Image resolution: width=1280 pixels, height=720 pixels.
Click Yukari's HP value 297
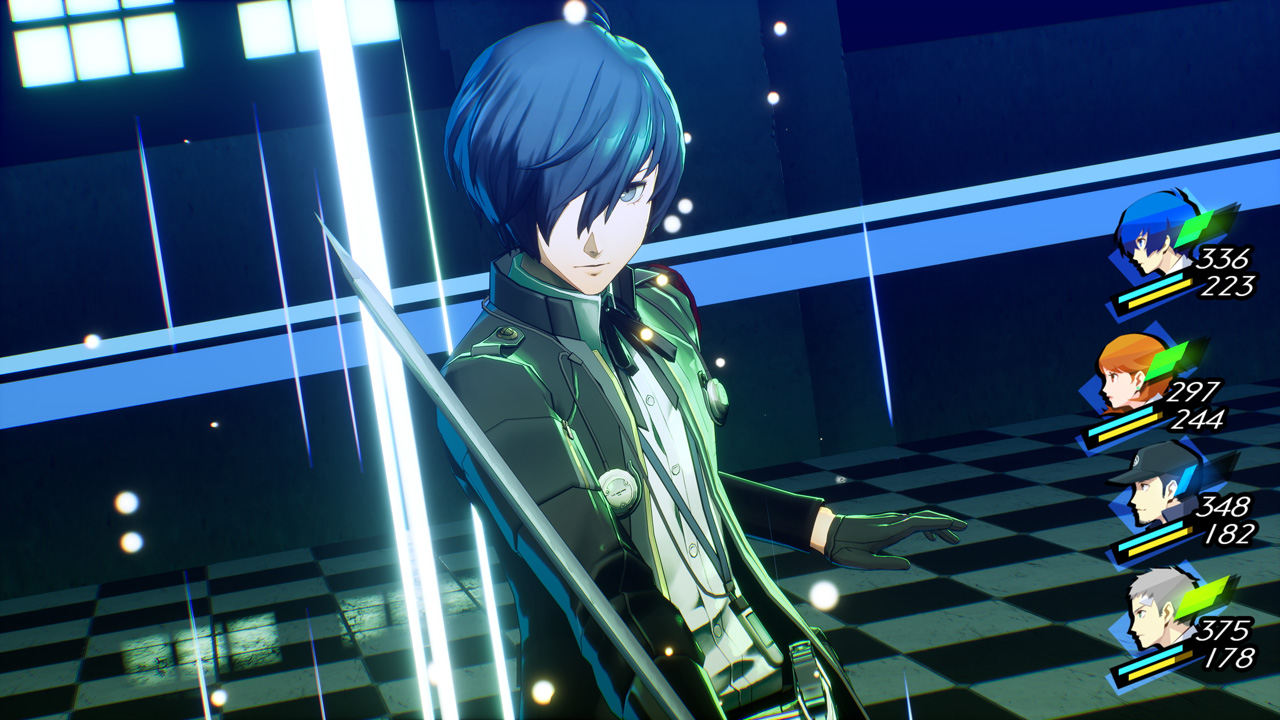1197,390
